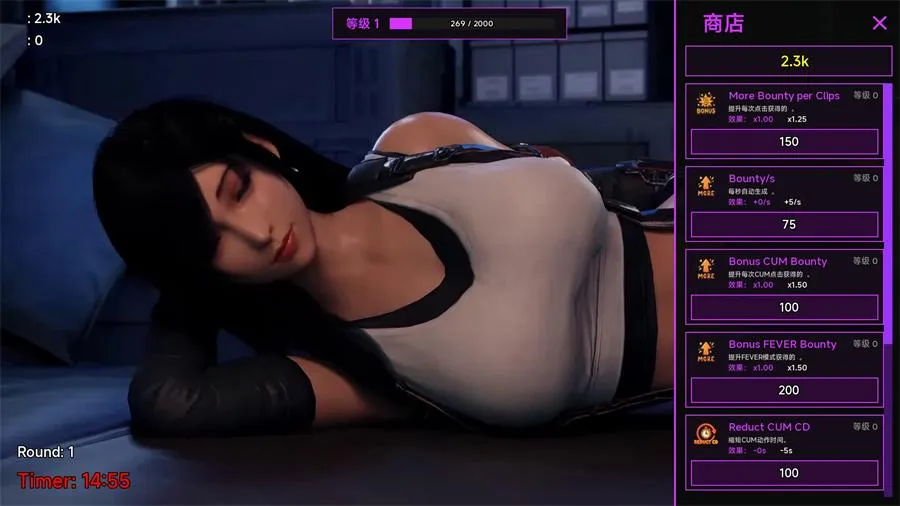Purchase Bonus FEVER Bounty for 200
Image resolution: width=900 pixels, height=506 pixels.
pyautogui.click(x=788, y=390)
